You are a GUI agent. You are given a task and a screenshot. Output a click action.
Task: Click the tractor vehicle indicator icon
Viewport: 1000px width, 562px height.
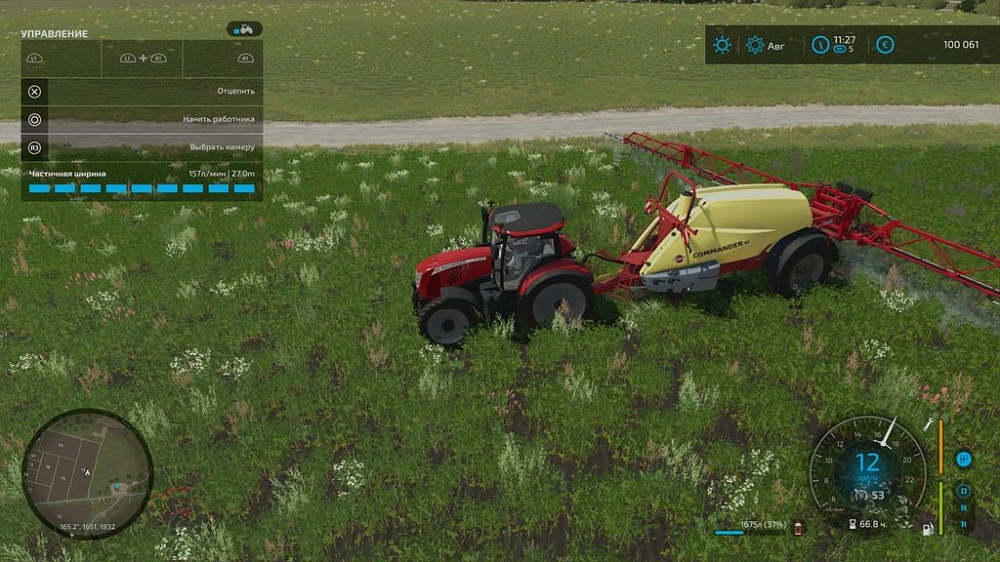(244, 29)
